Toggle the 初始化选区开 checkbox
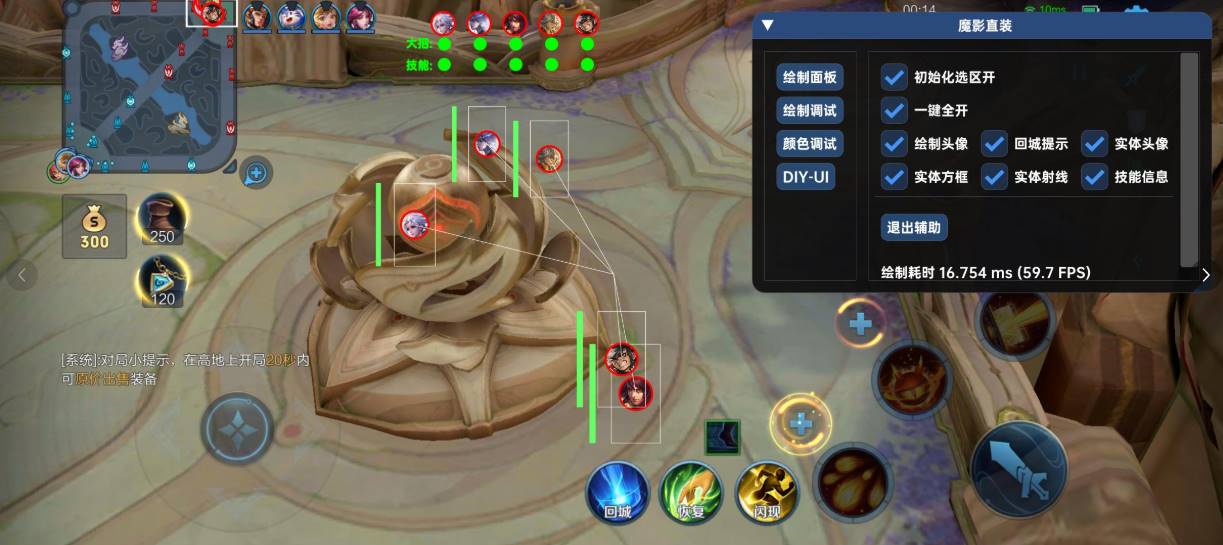The height and width of the screenshot is (545, 1223). coord(894,78)
